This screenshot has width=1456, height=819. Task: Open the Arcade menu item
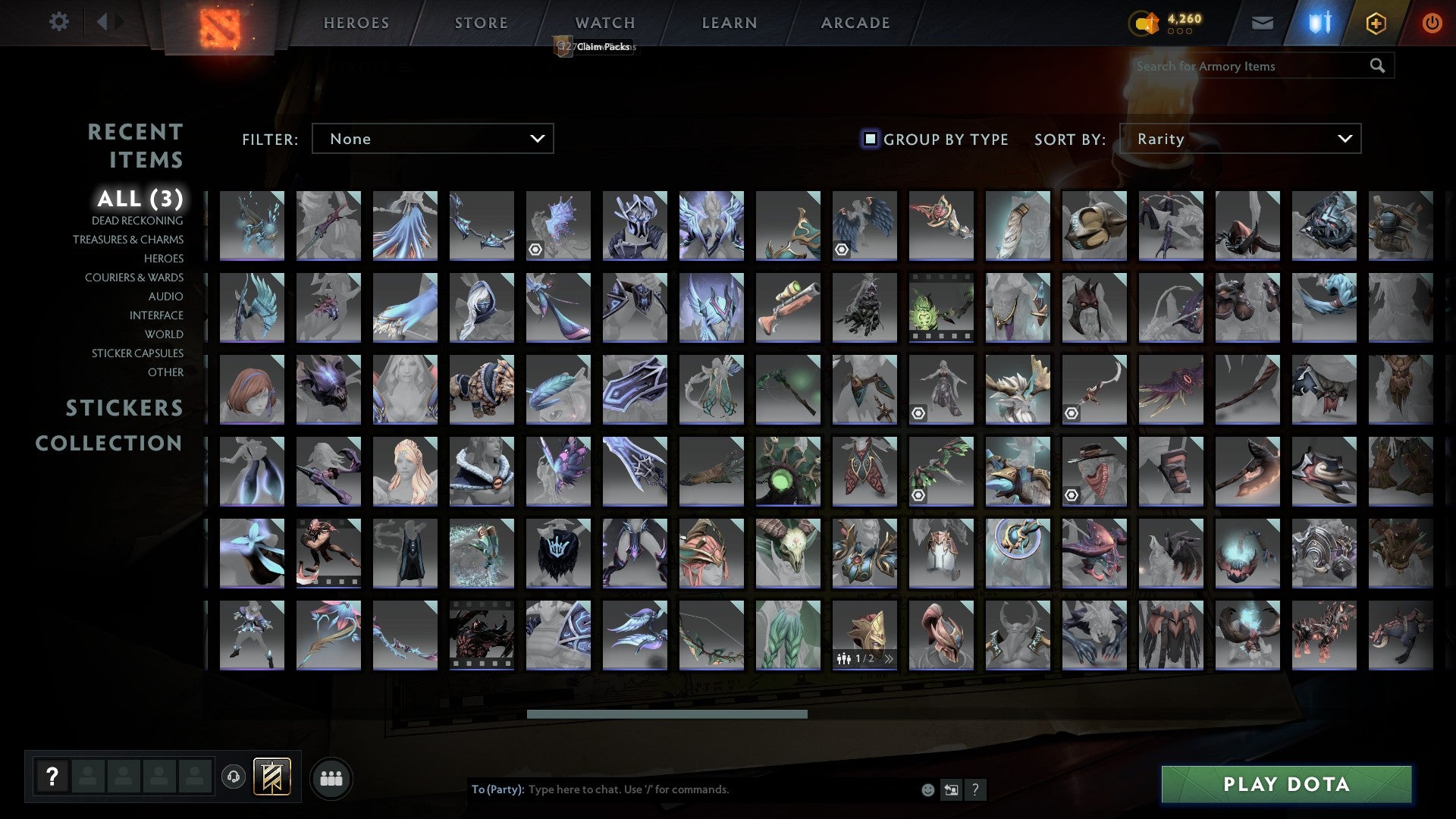coord(855,22)
